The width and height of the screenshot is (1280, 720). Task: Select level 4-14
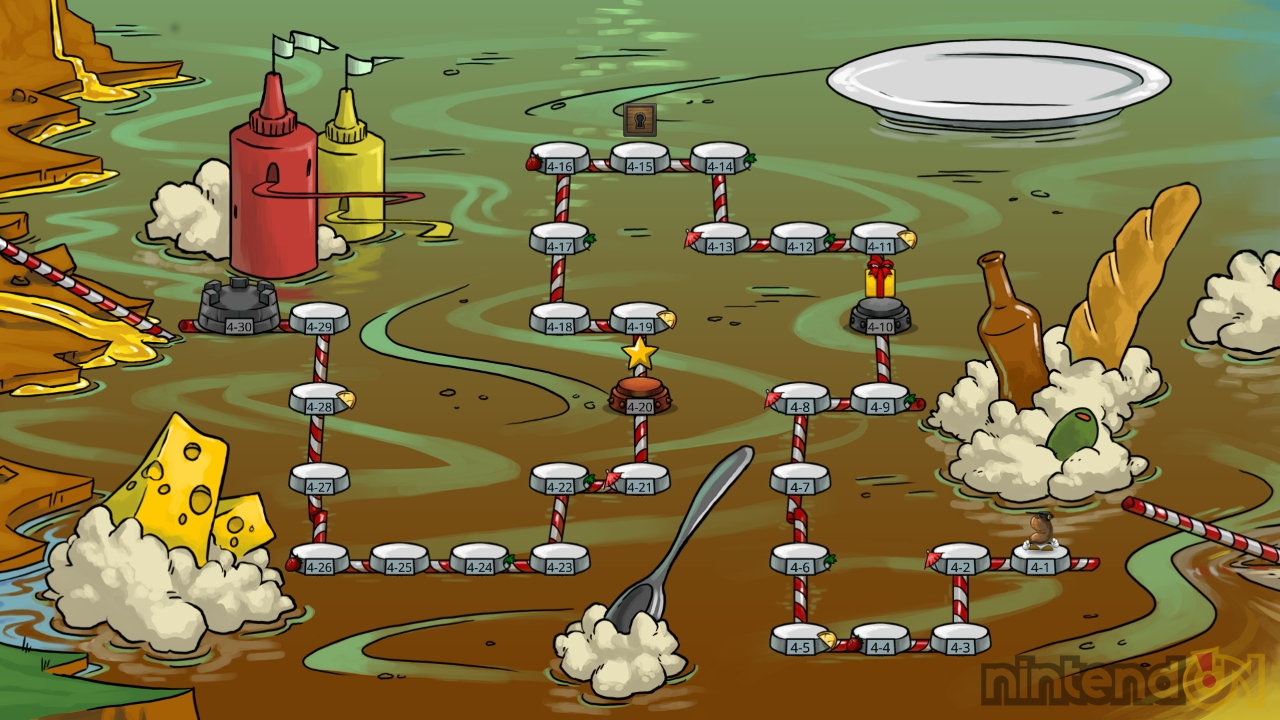coord(720,160)
